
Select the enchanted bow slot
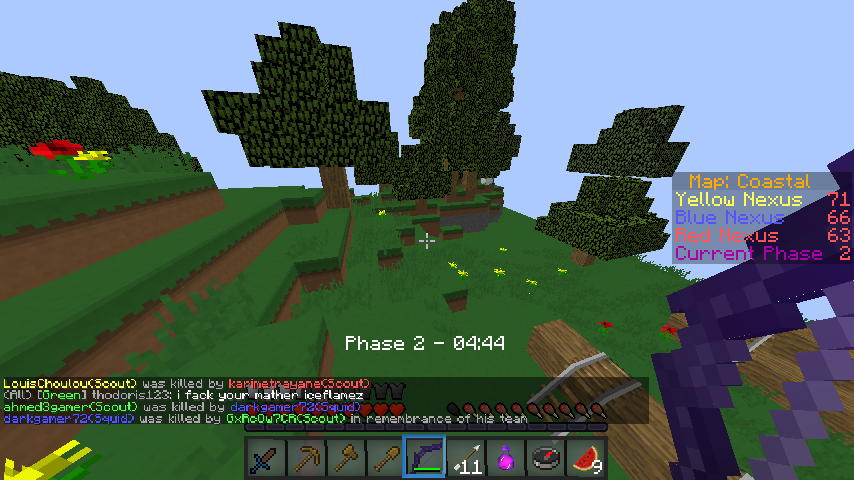[425, 458]
